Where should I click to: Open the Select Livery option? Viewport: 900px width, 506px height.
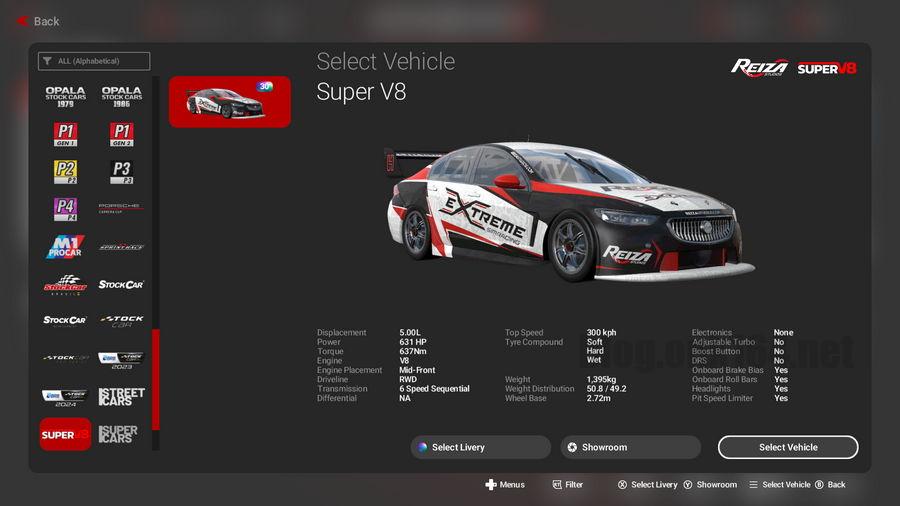480,447
